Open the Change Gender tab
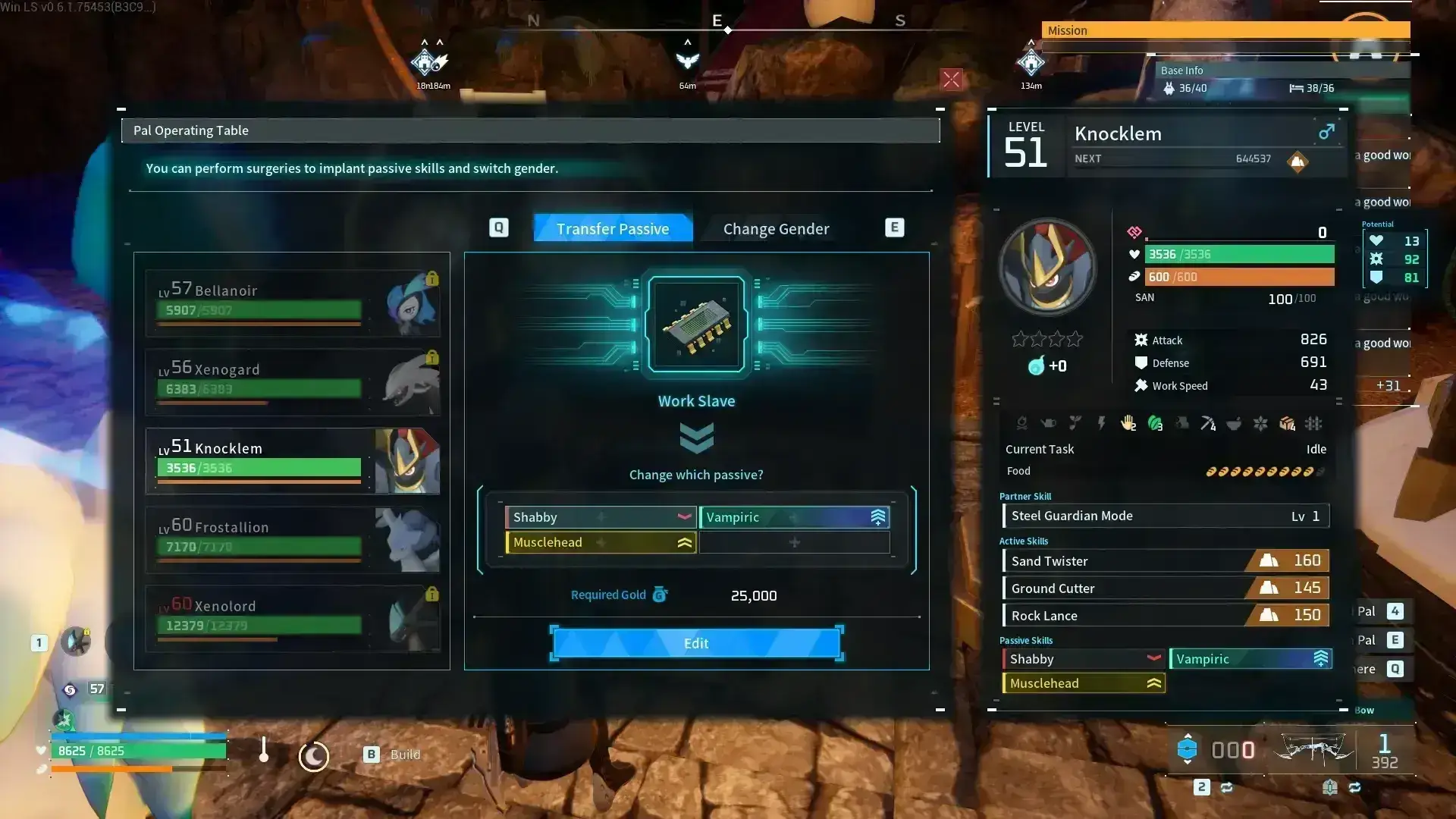This screenshot has width=1456, height=819. coord(776,228)
